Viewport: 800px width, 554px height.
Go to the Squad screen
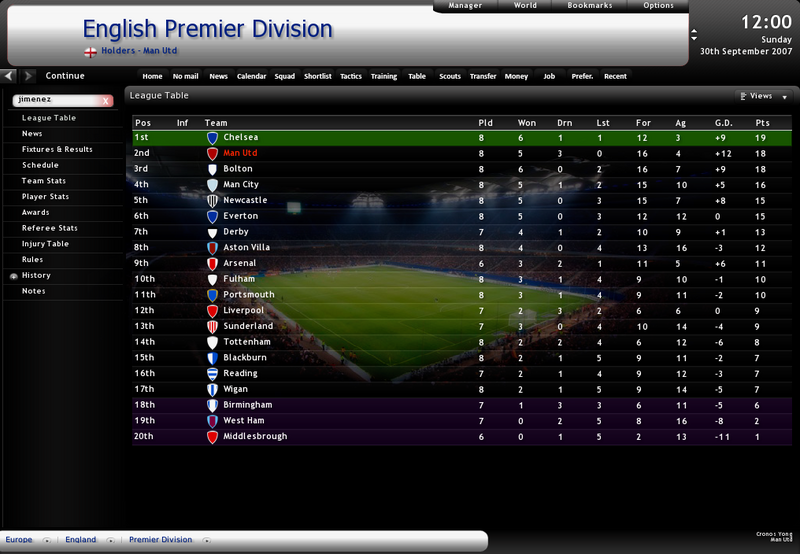point(285,76)
